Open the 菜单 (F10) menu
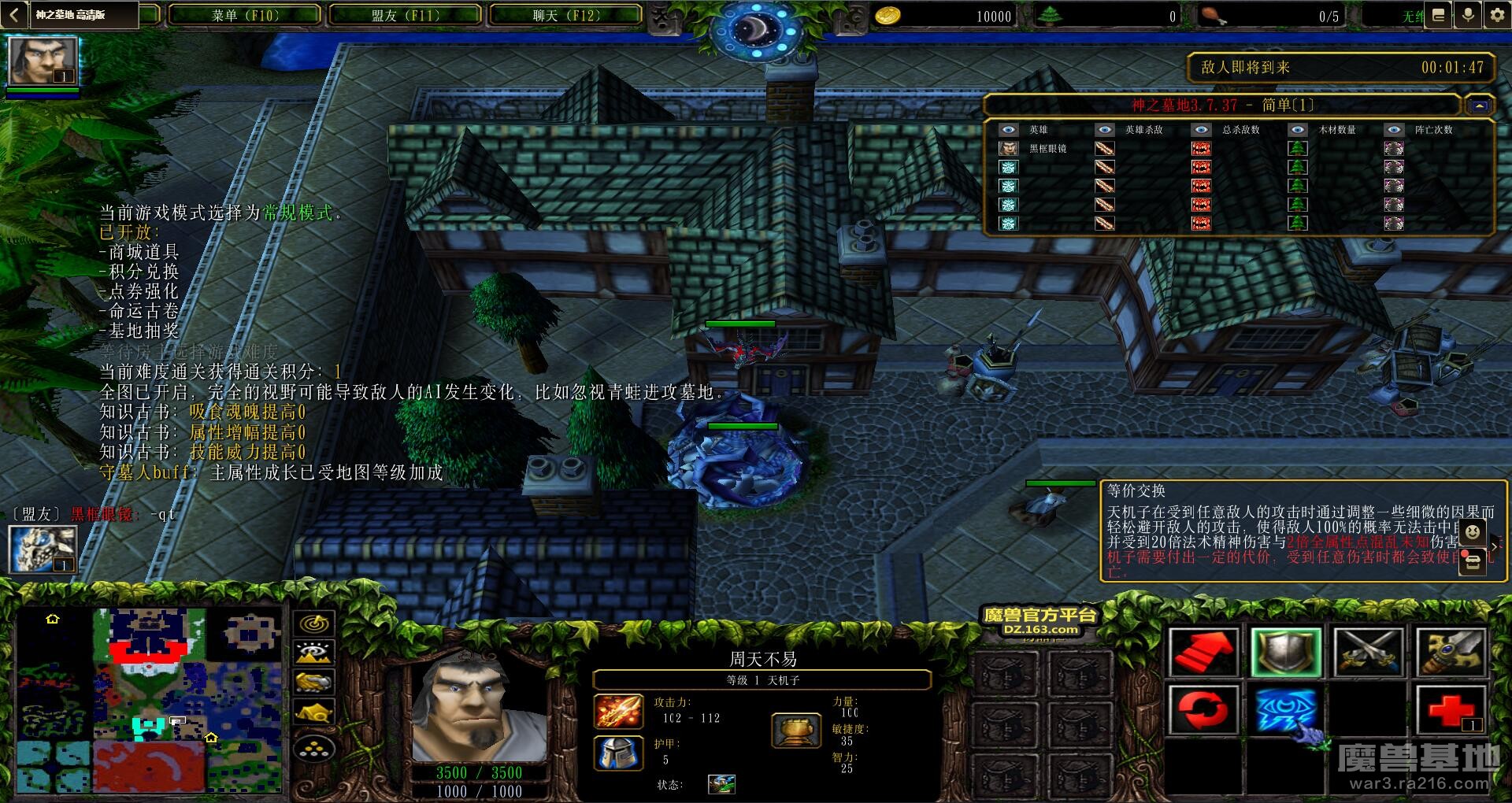The image size is (1512, 803). 245,15
